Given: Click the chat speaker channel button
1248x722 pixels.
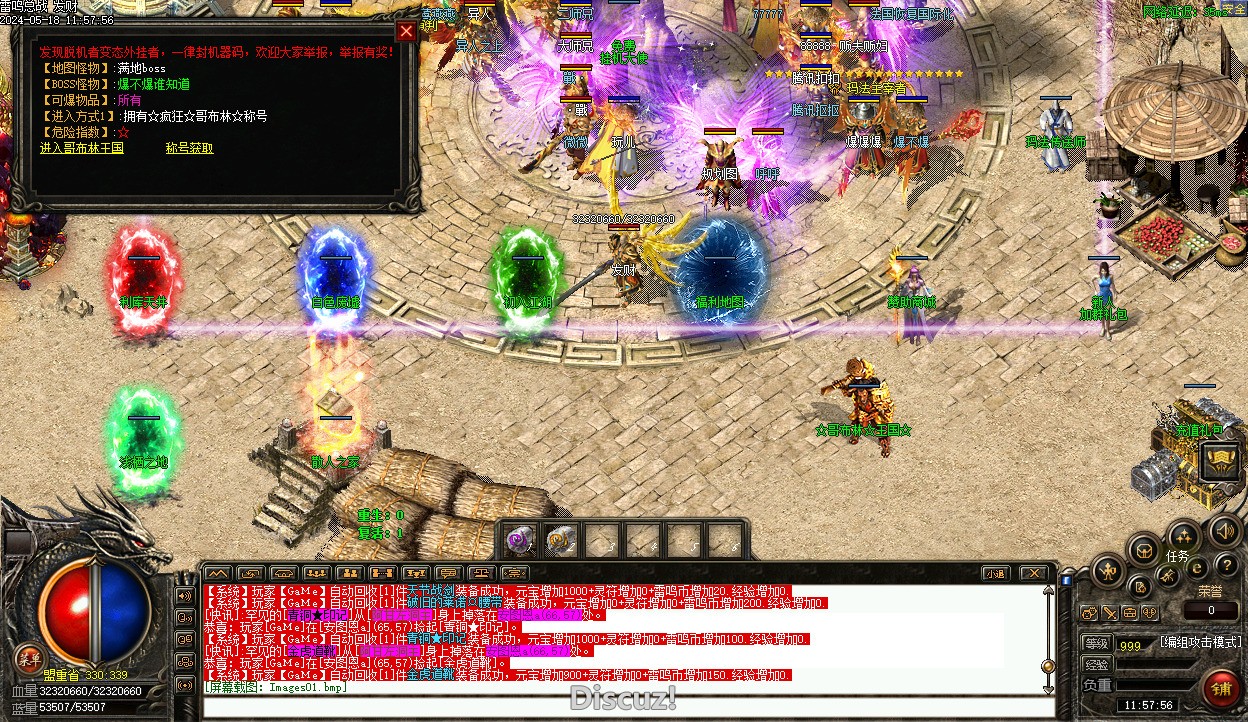Looking at the screenshot, I should [x=184, y=595].
